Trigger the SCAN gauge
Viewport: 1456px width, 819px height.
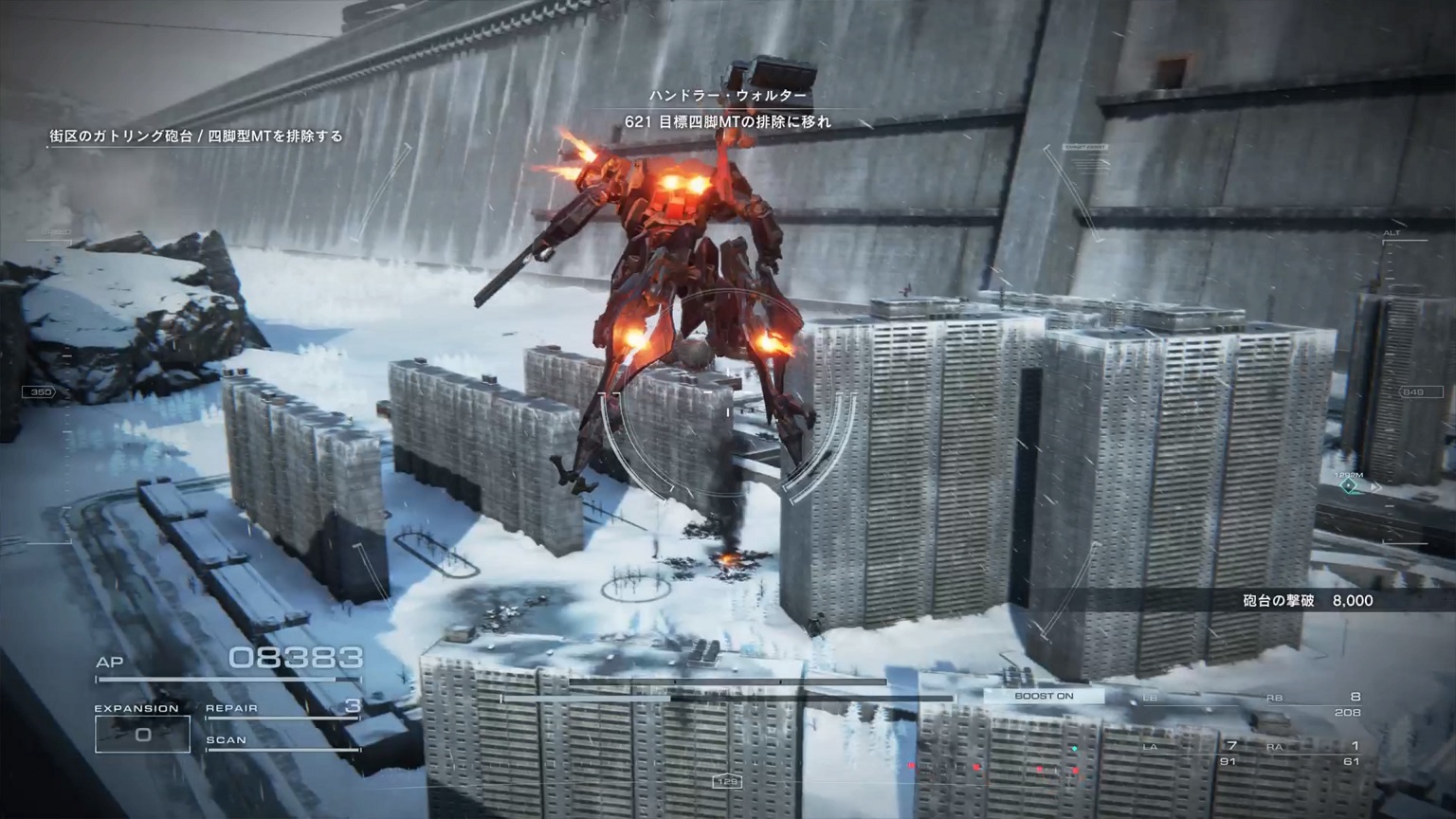(x=282, y=741)
